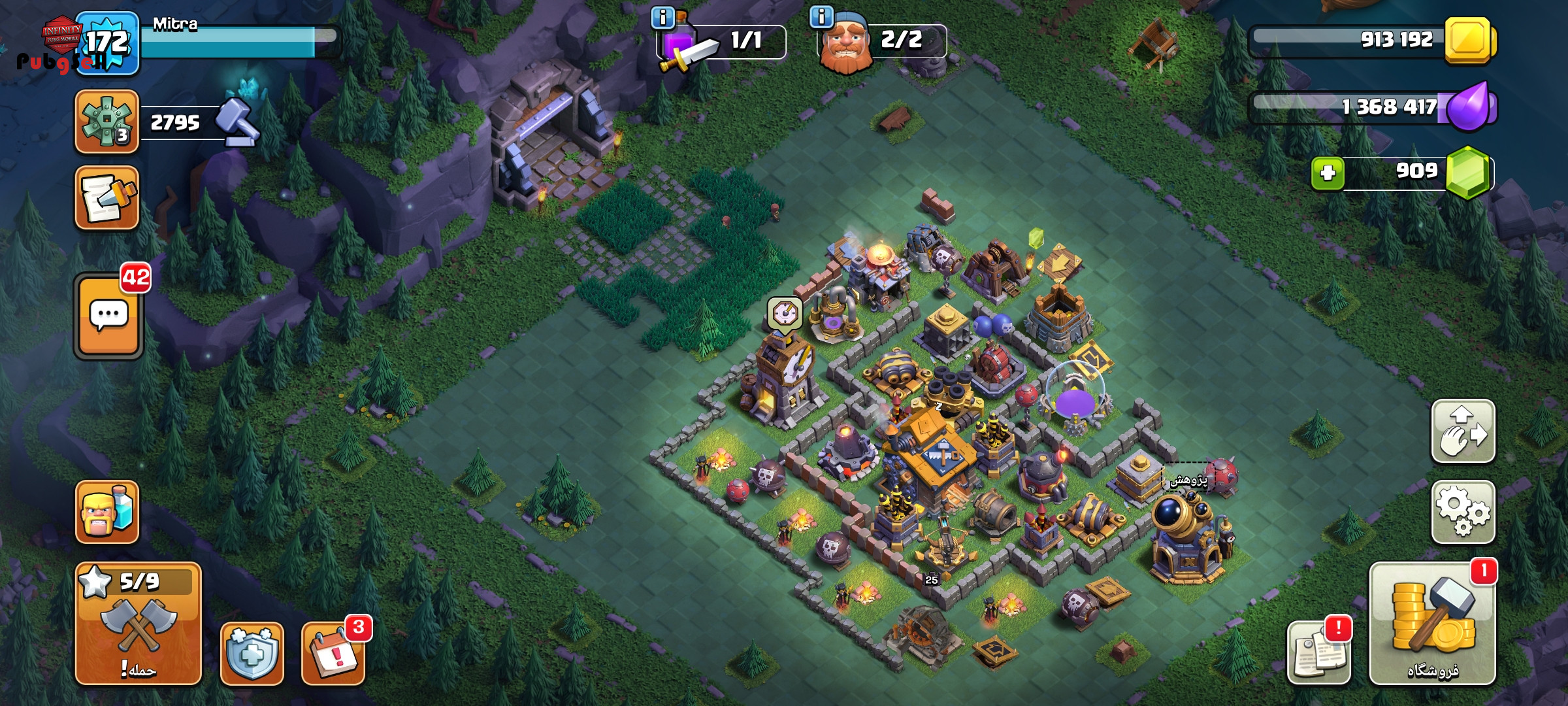Show Master Builder info next to 2/2
Viewport: 1568px width, 706px height.
point(821,16)
